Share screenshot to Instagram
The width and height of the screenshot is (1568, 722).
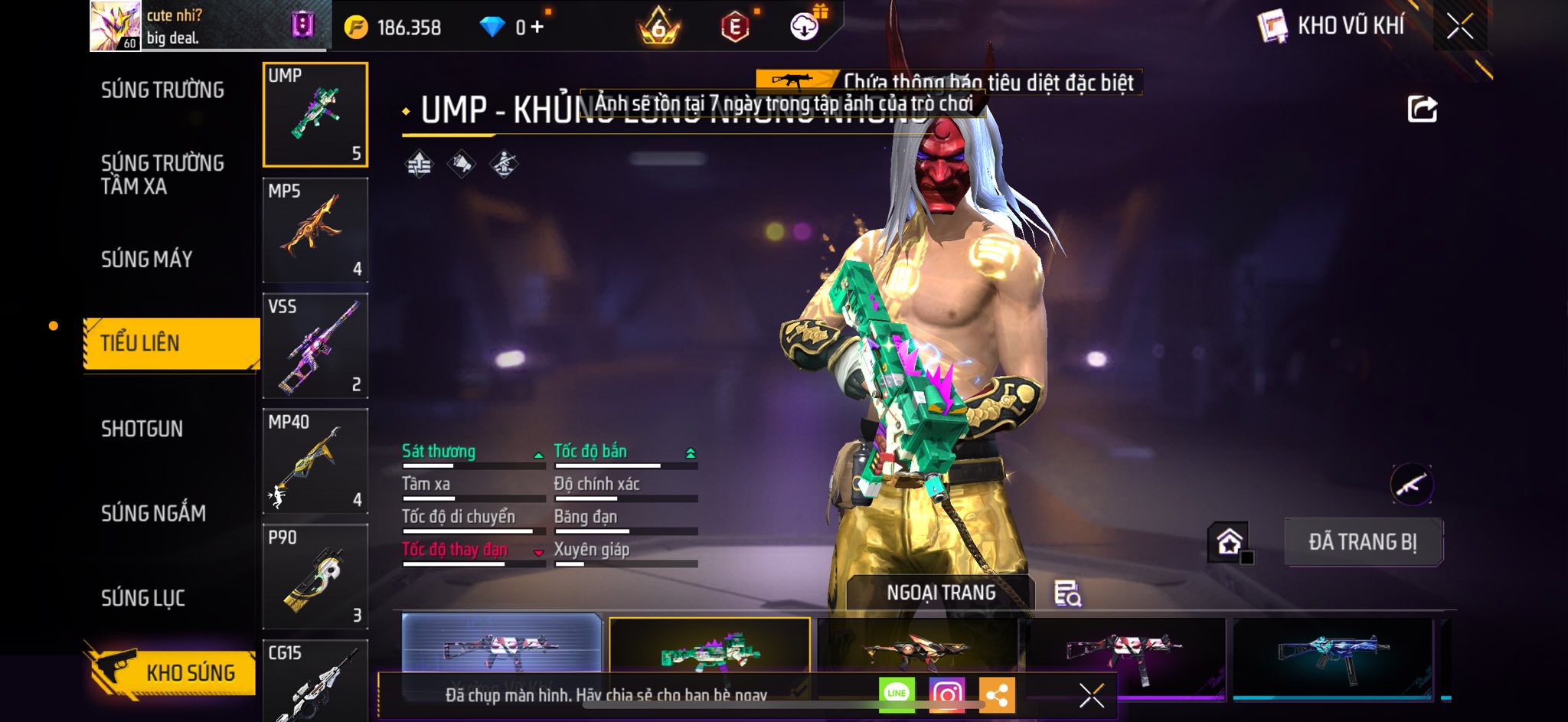click(x=946, y=694)
